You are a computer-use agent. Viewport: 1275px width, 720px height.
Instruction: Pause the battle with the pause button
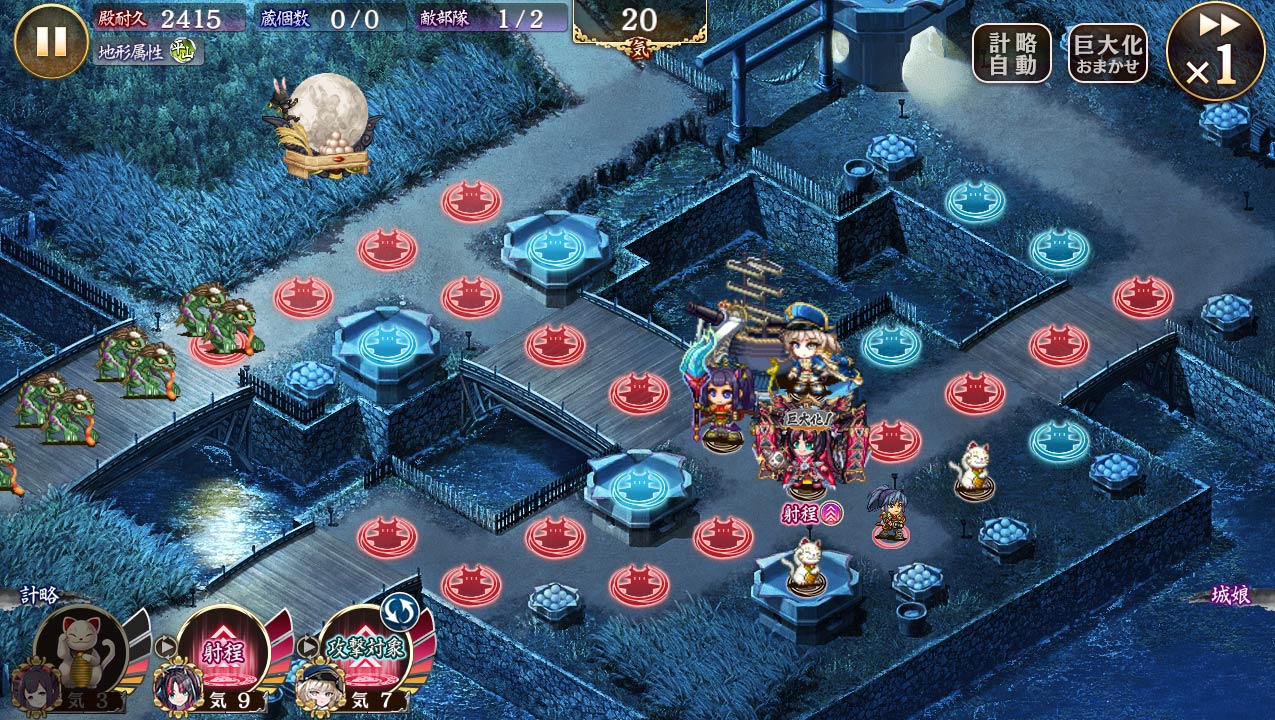[51, 41]
